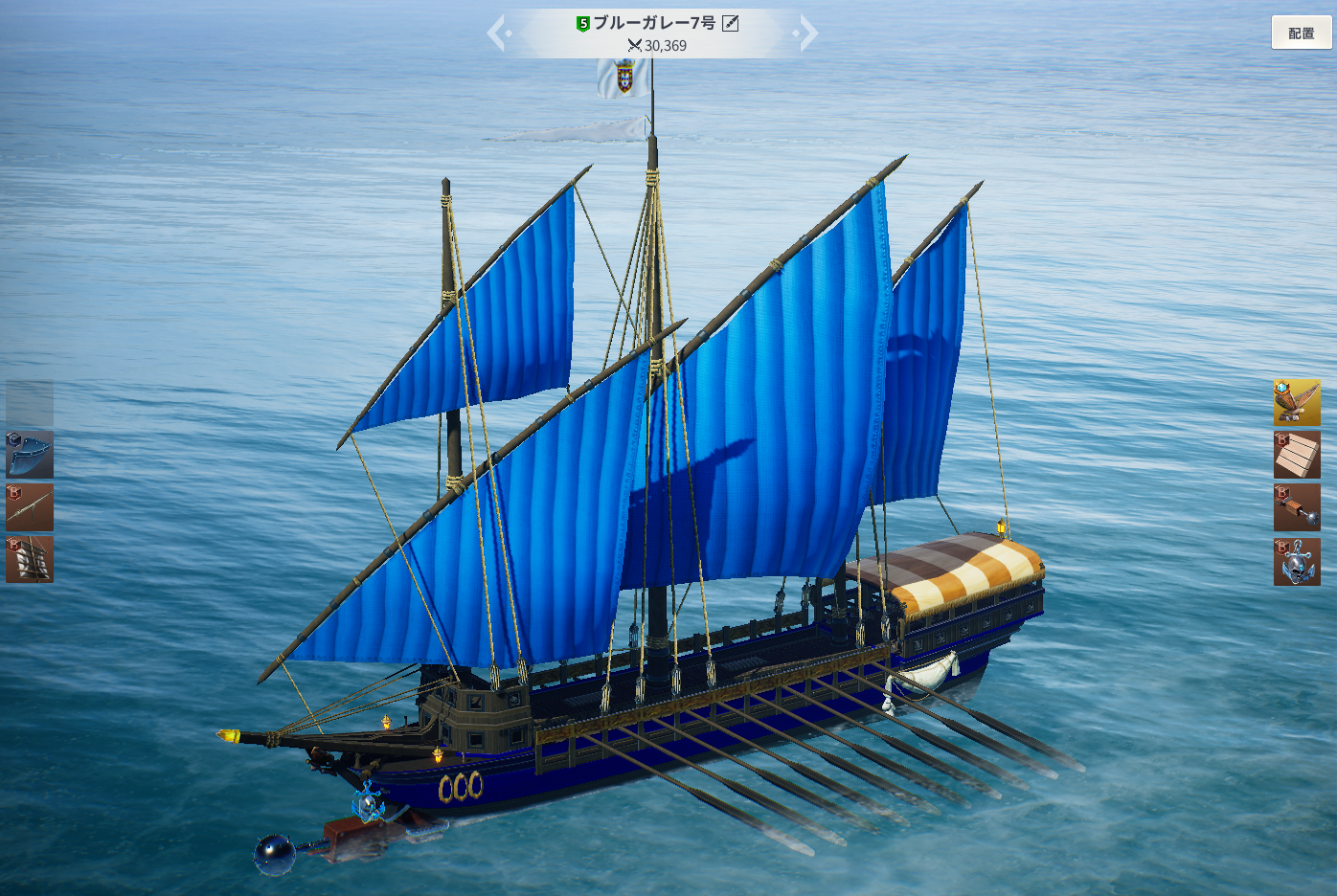Choose the wooden planks equipment slot
This screenshot has height=896, width=1337.
tap(1297, 455)
